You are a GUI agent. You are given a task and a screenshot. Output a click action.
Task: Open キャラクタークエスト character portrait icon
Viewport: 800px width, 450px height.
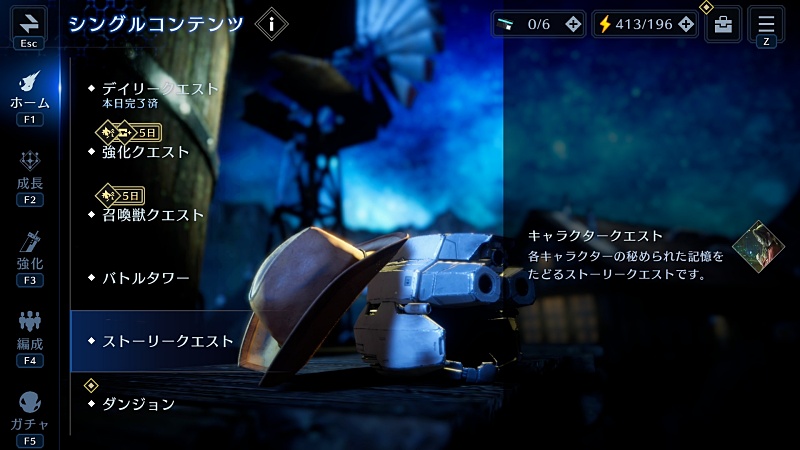758,246
